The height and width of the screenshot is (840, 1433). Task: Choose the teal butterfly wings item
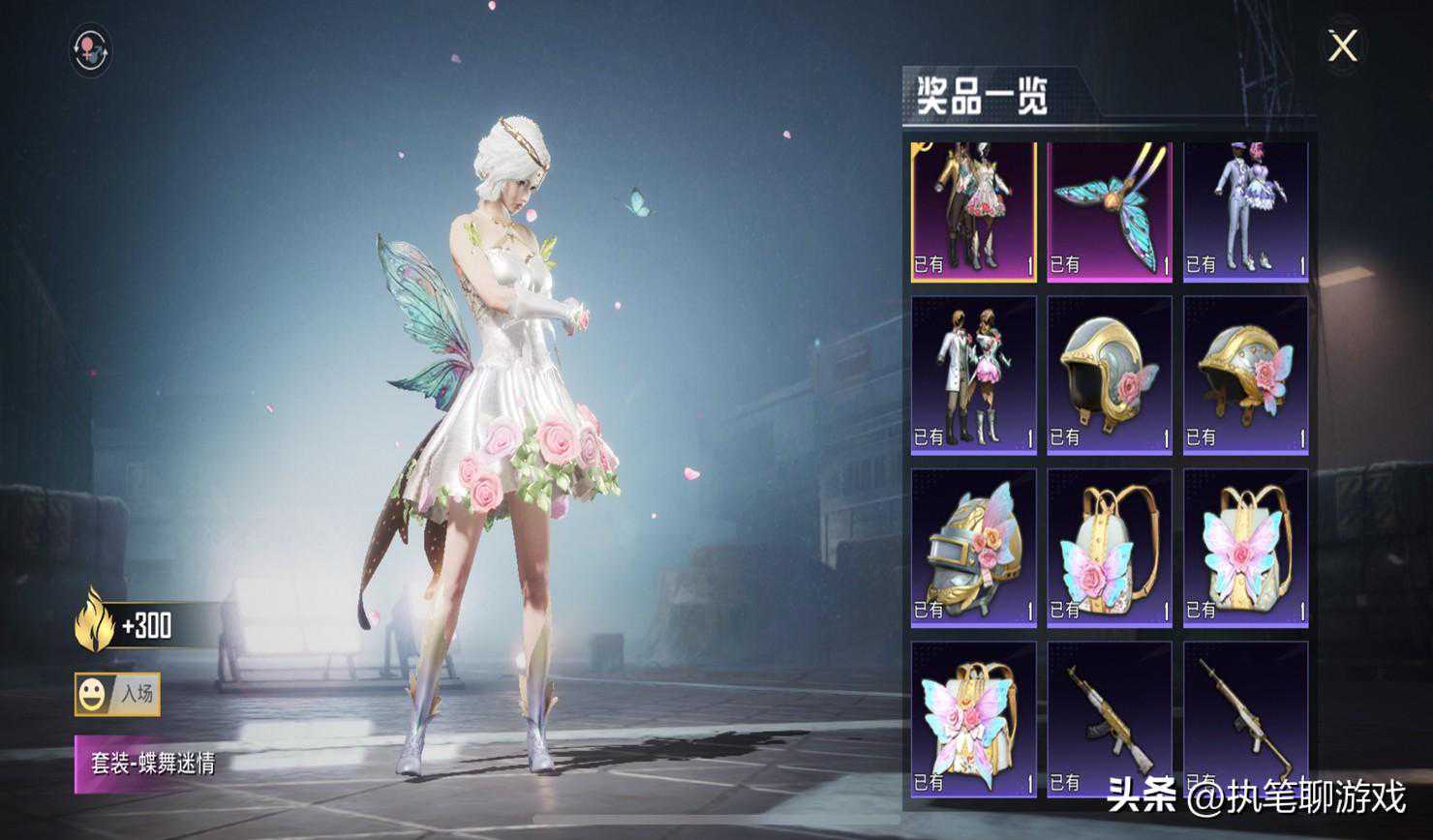(1110, 212)
